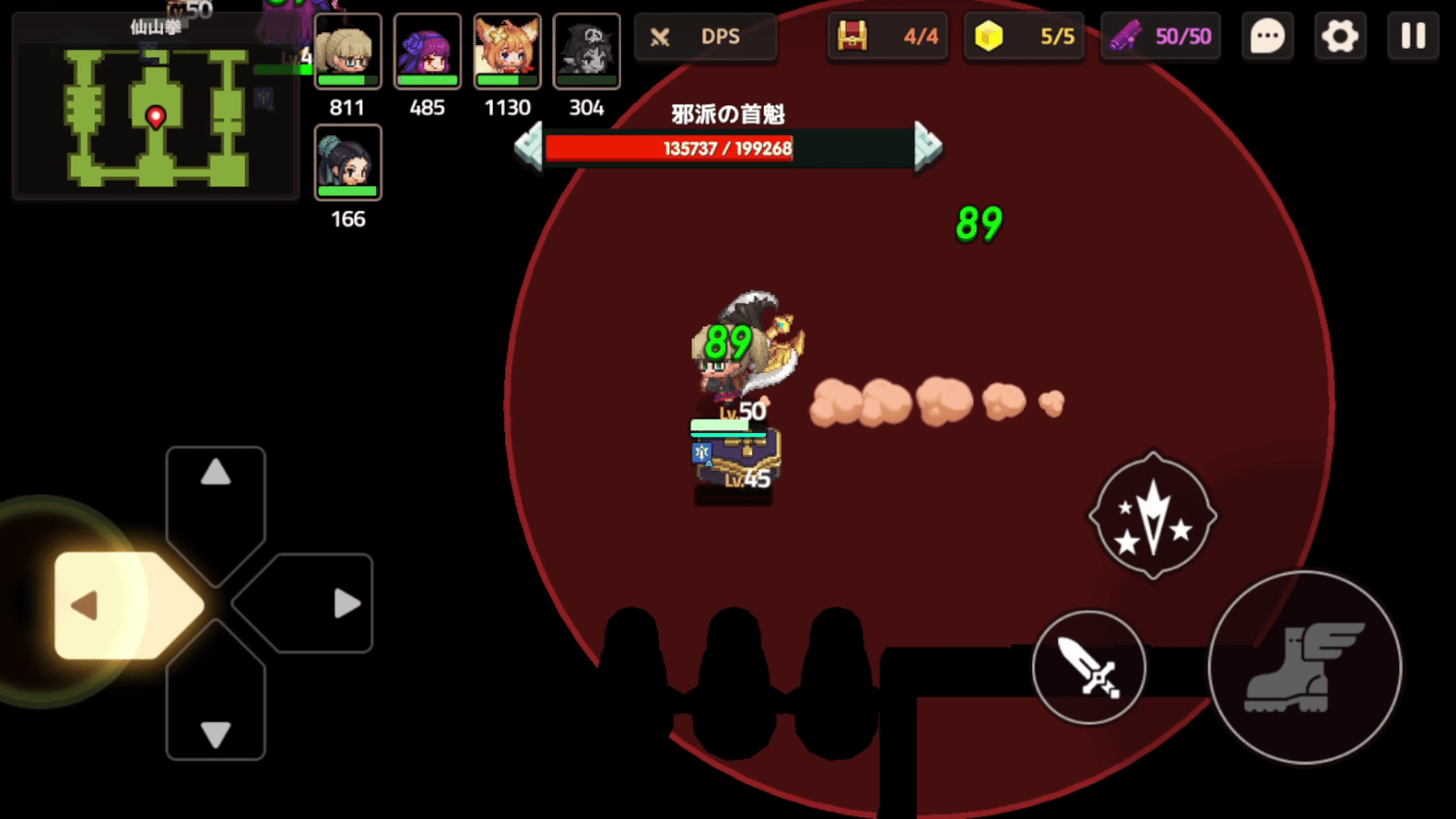Pause the game
This screenshot has width=1456, height=819.
(x=1413, y=36)
